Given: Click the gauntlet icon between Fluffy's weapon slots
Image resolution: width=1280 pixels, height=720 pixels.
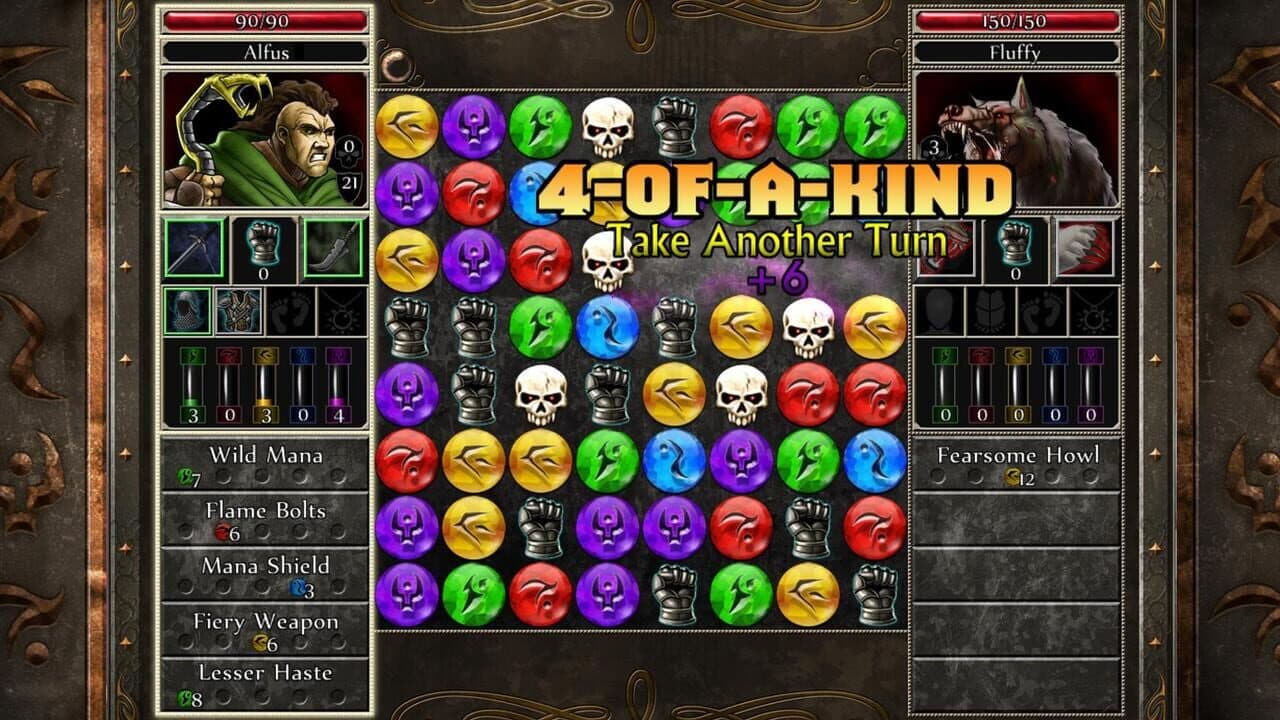Looking at the screenshot, I should 1013,245.
